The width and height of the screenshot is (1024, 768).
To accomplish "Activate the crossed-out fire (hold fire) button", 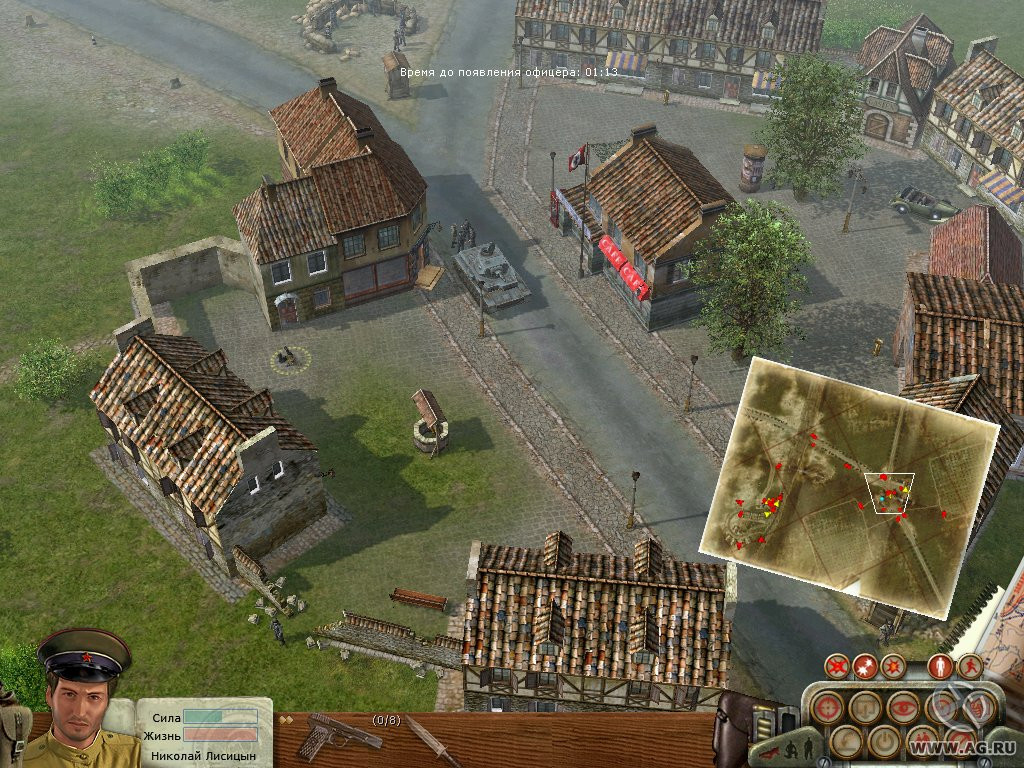I will pyautogui.click(x=837, y=665).
